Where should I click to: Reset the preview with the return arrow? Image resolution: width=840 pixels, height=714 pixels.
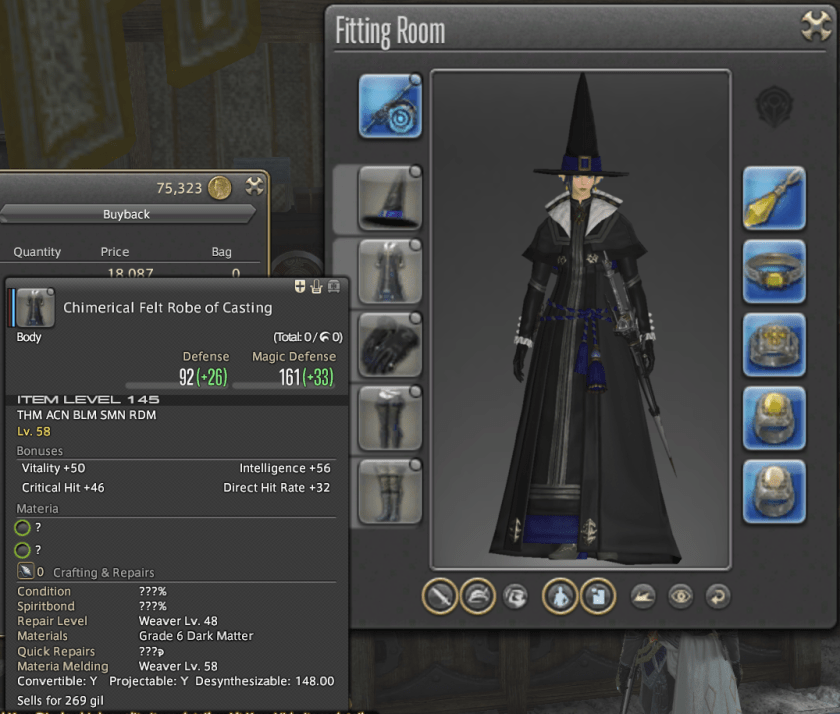coord(716,596)
